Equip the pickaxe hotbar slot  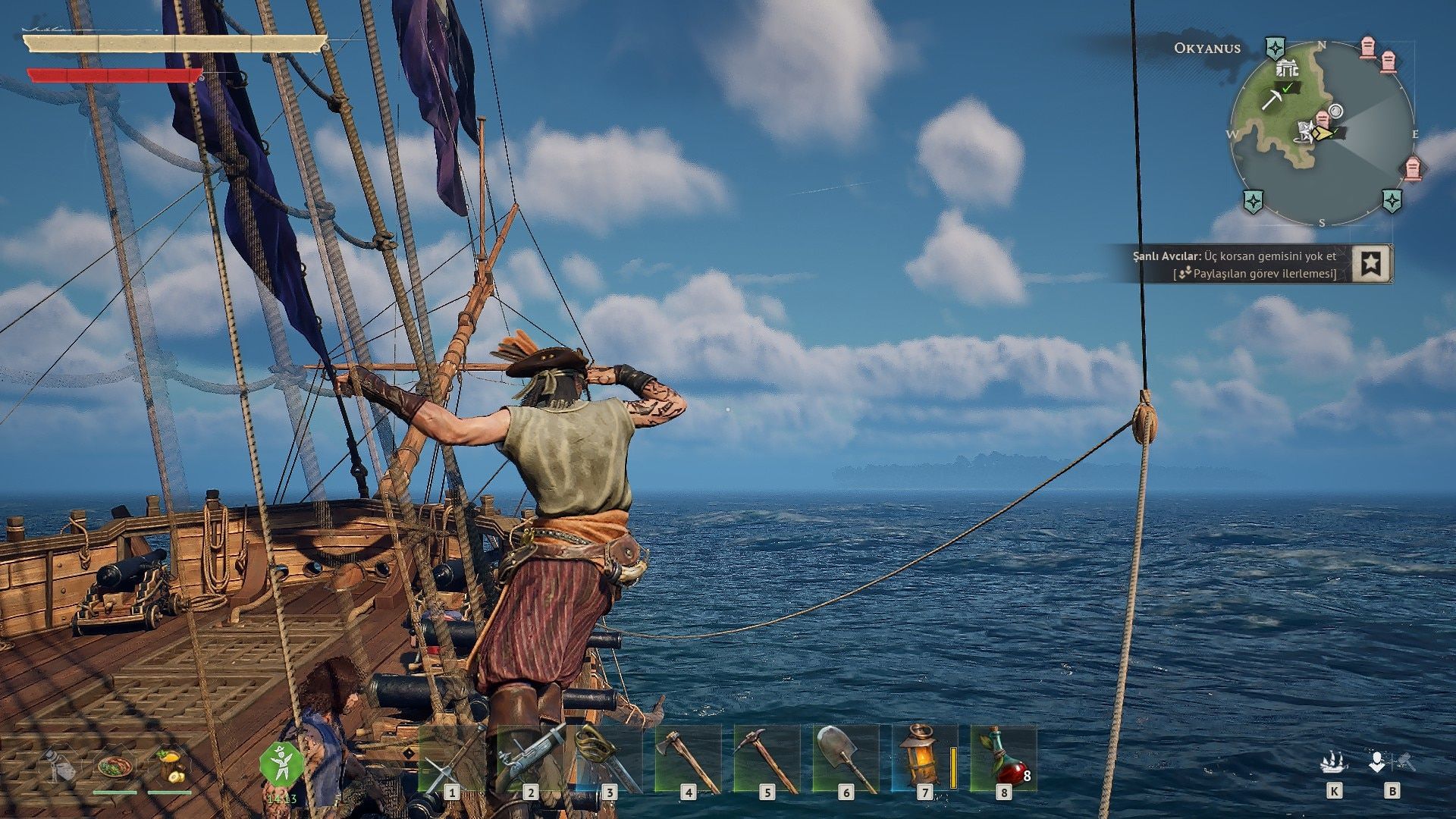click(767, 760)
